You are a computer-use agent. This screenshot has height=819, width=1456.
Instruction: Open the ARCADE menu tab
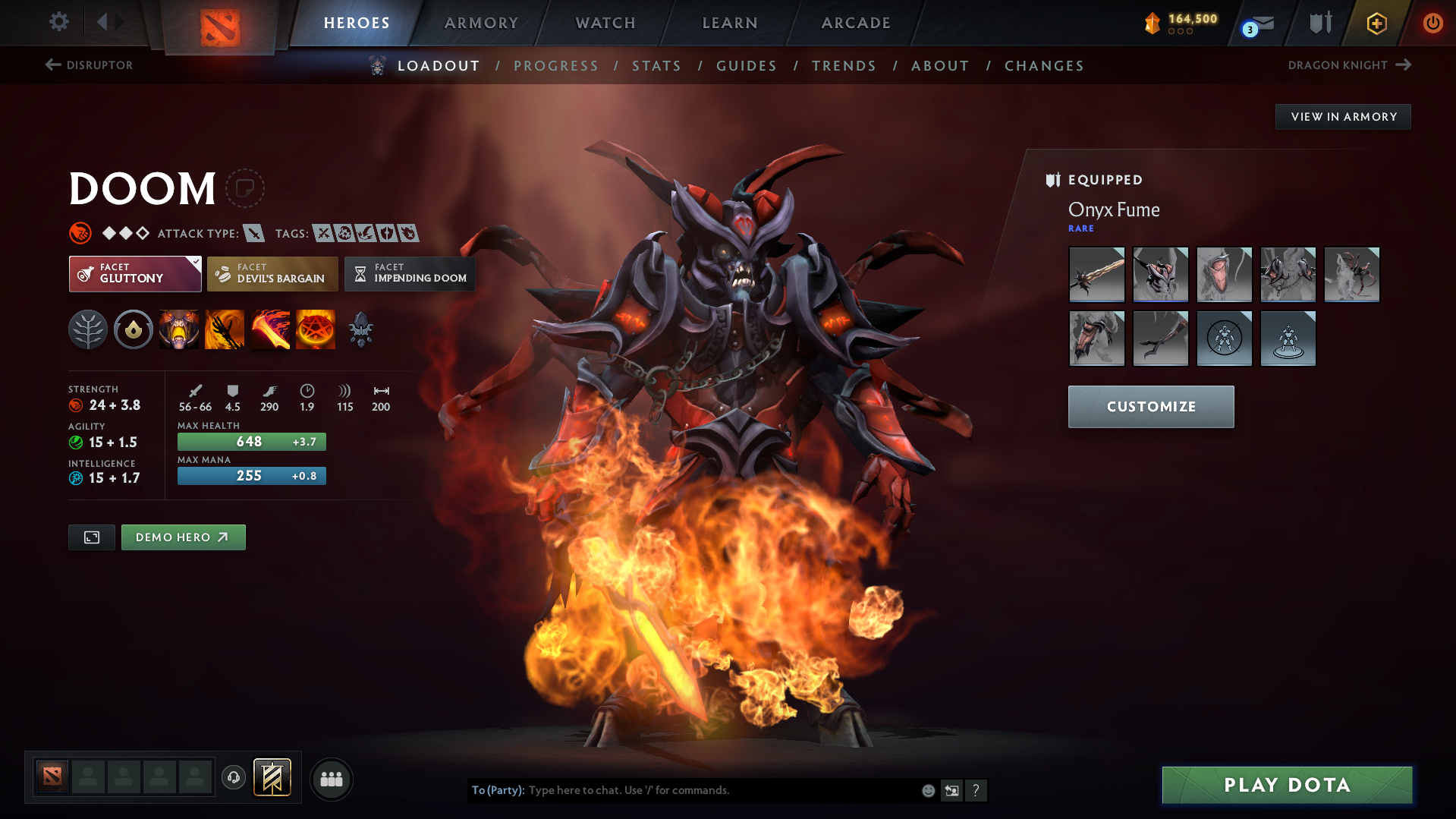pyautogui.click(x=856, y=23)
